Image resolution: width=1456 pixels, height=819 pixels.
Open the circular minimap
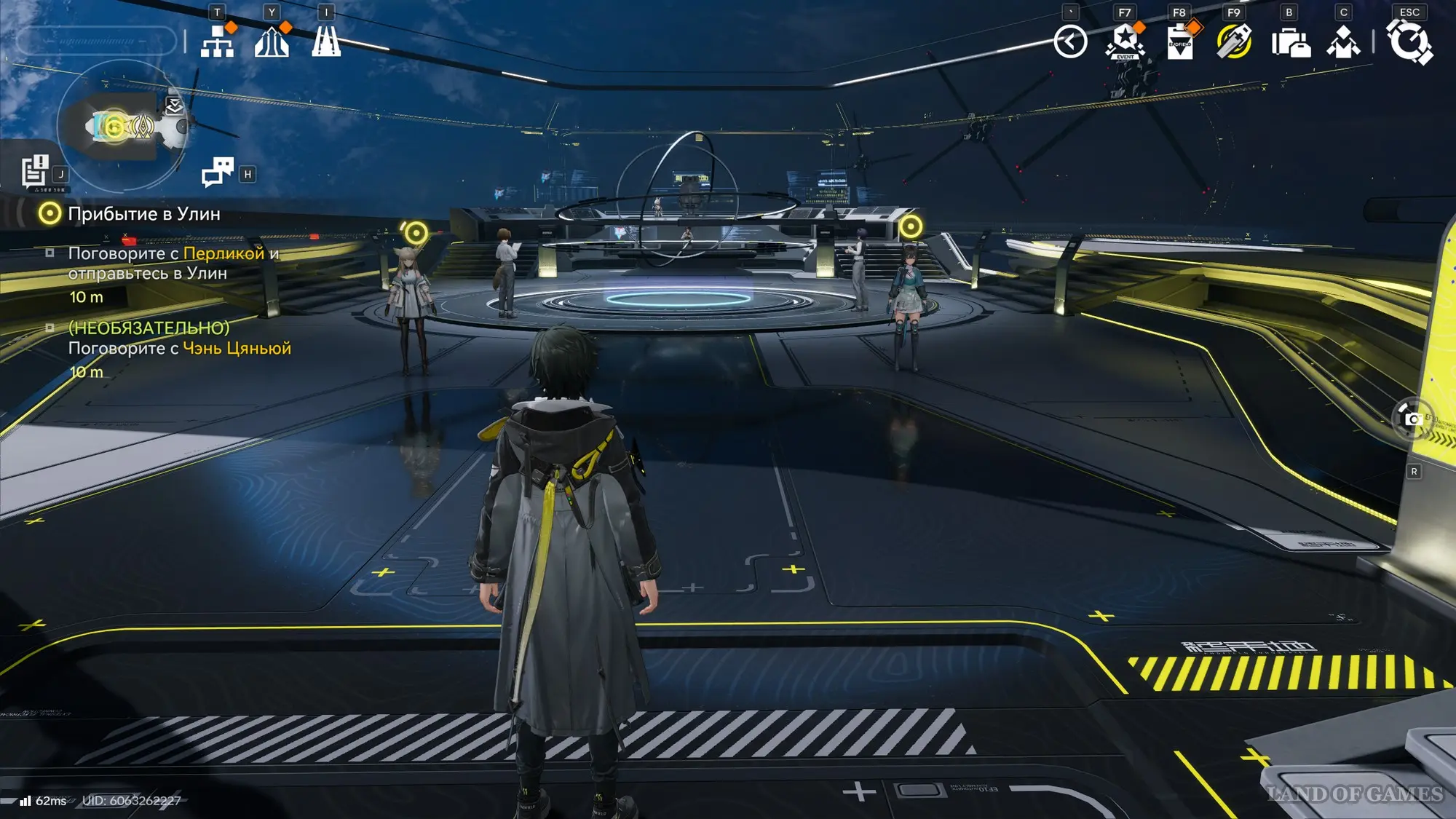(122, 127)
